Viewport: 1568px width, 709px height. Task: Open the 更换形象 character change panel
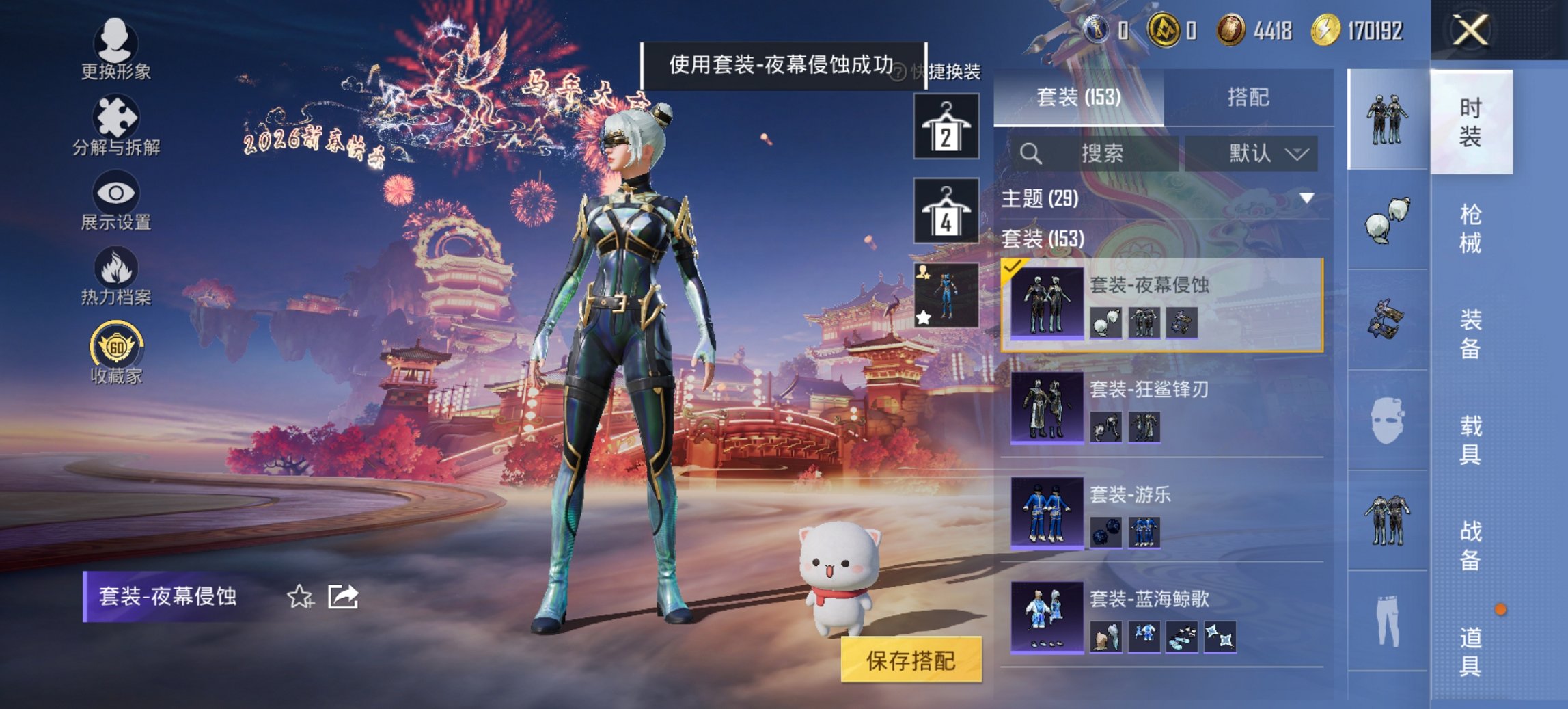point(115,44)
